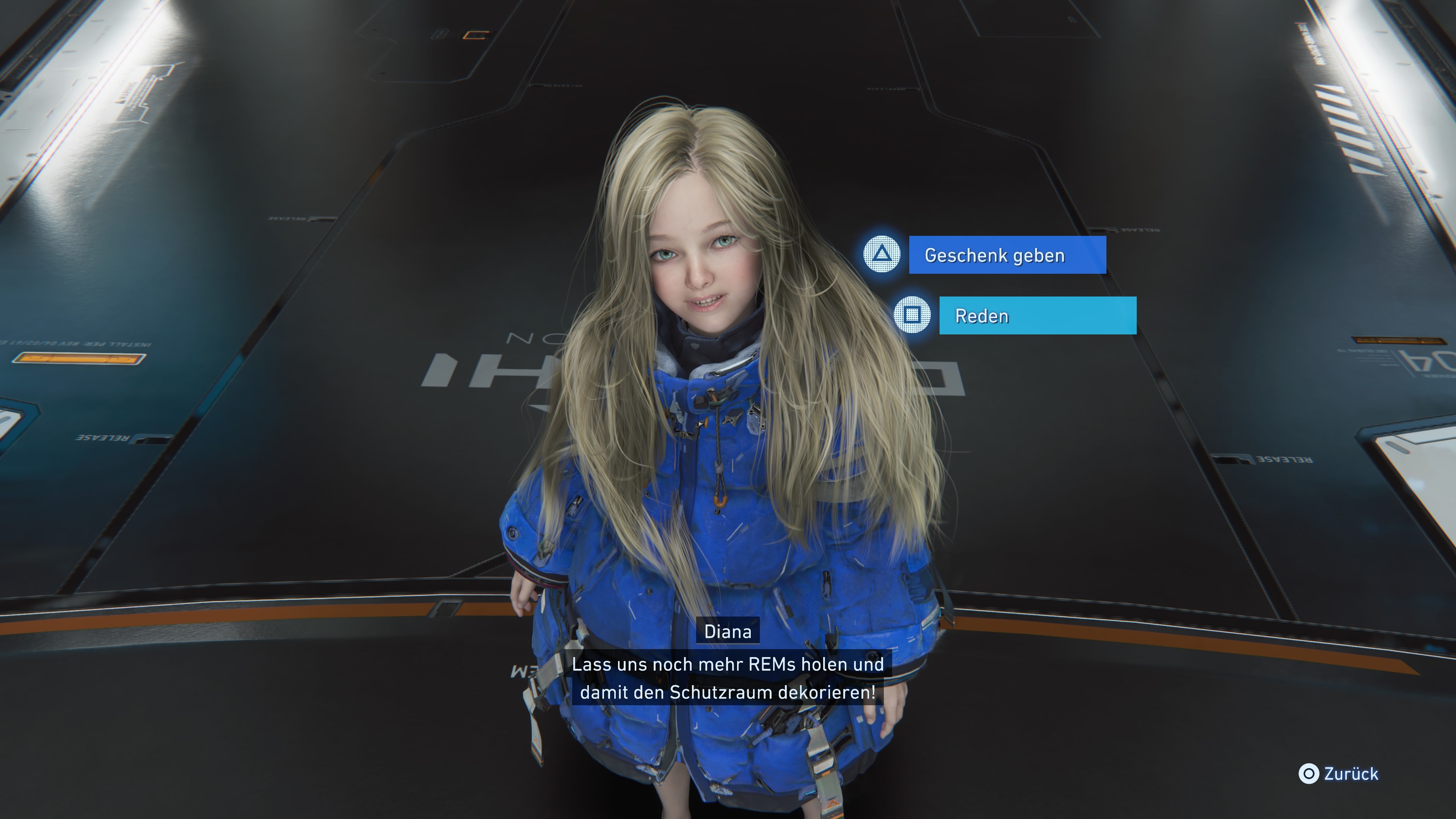Go back with the Zurück button
Screen dimensions: 1456x819
[x=1340, y=774]
